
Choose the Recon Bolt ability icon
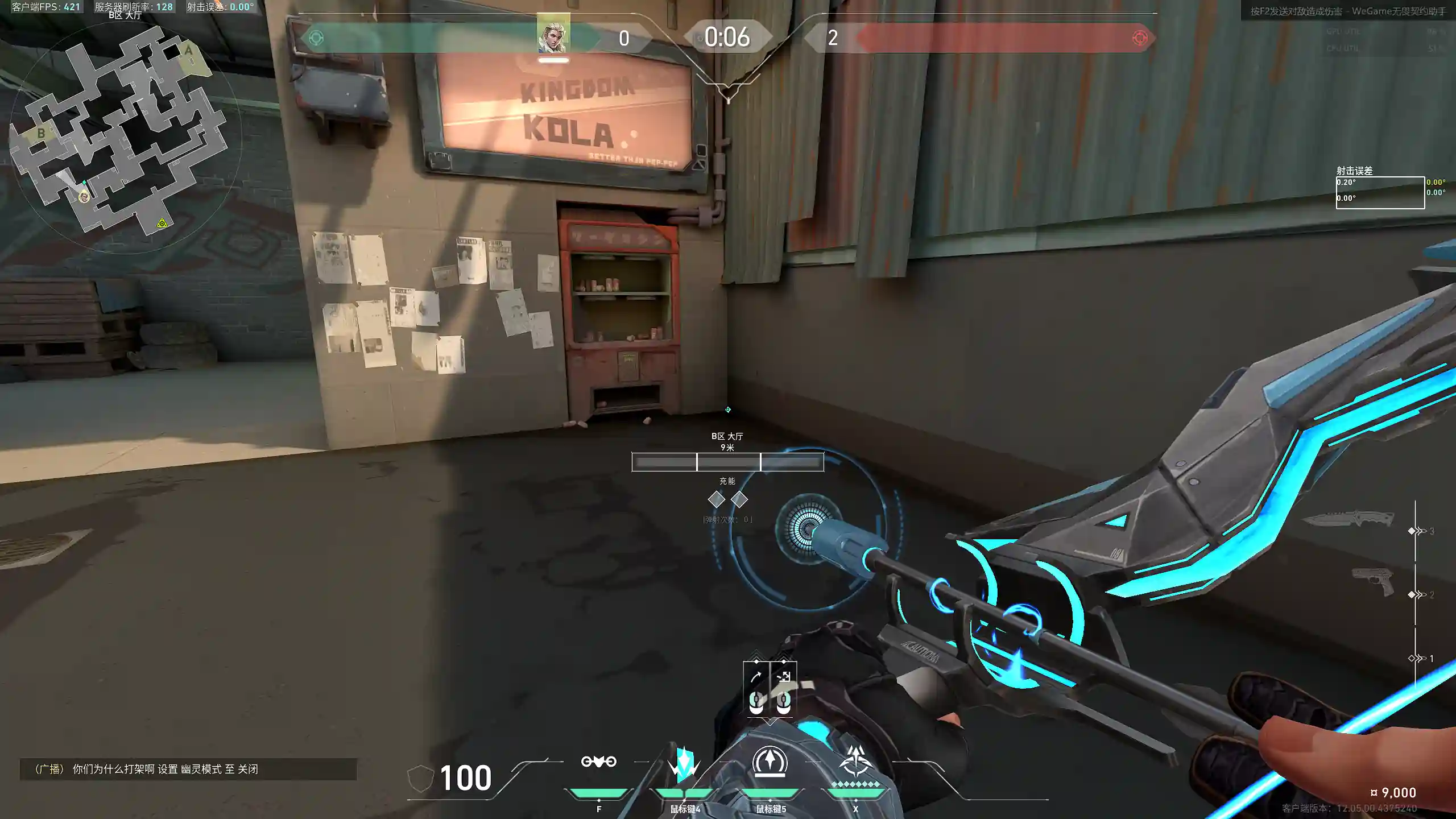[770, 762]
